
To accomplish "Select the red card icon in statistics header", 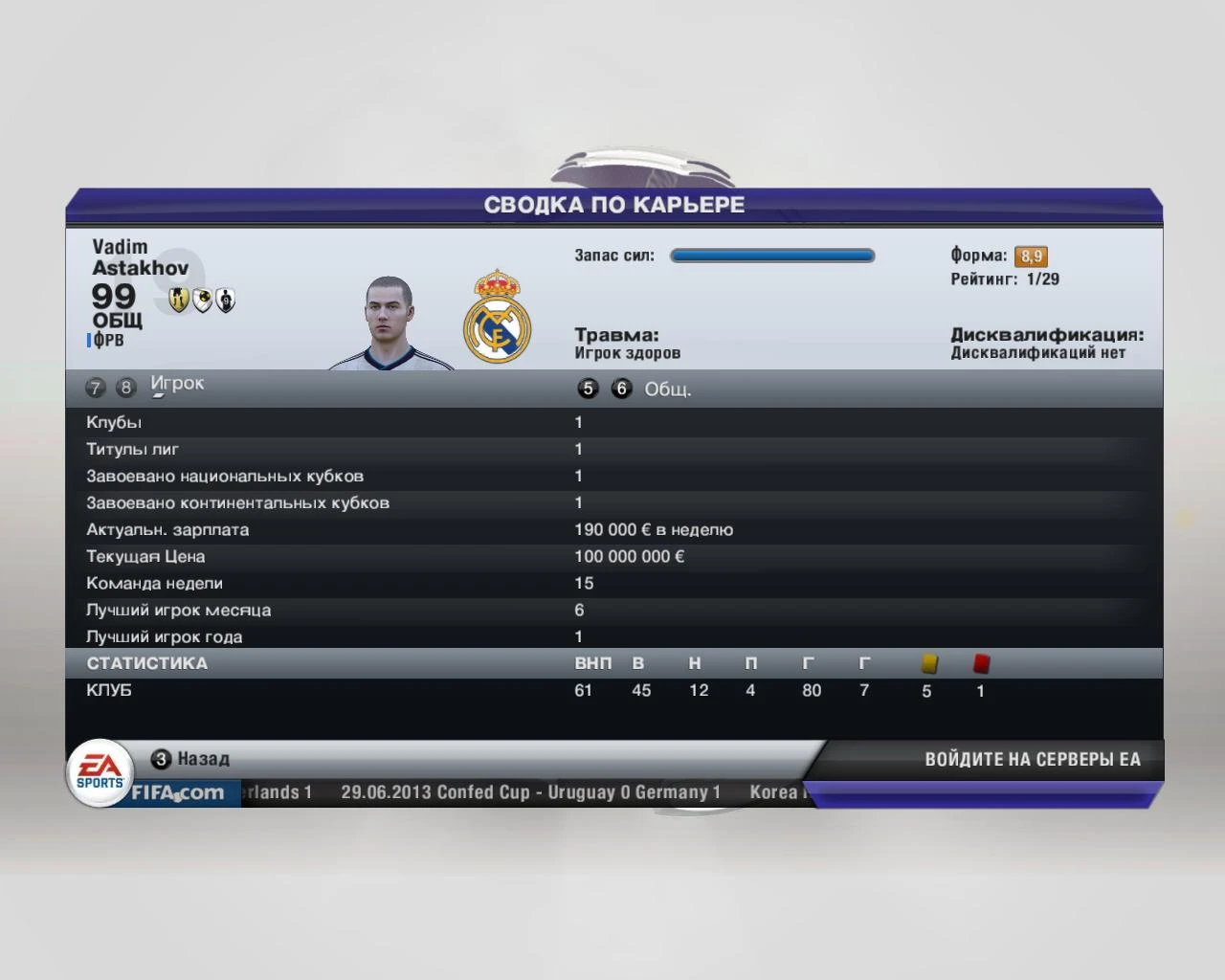I will (x=979, y=662).
